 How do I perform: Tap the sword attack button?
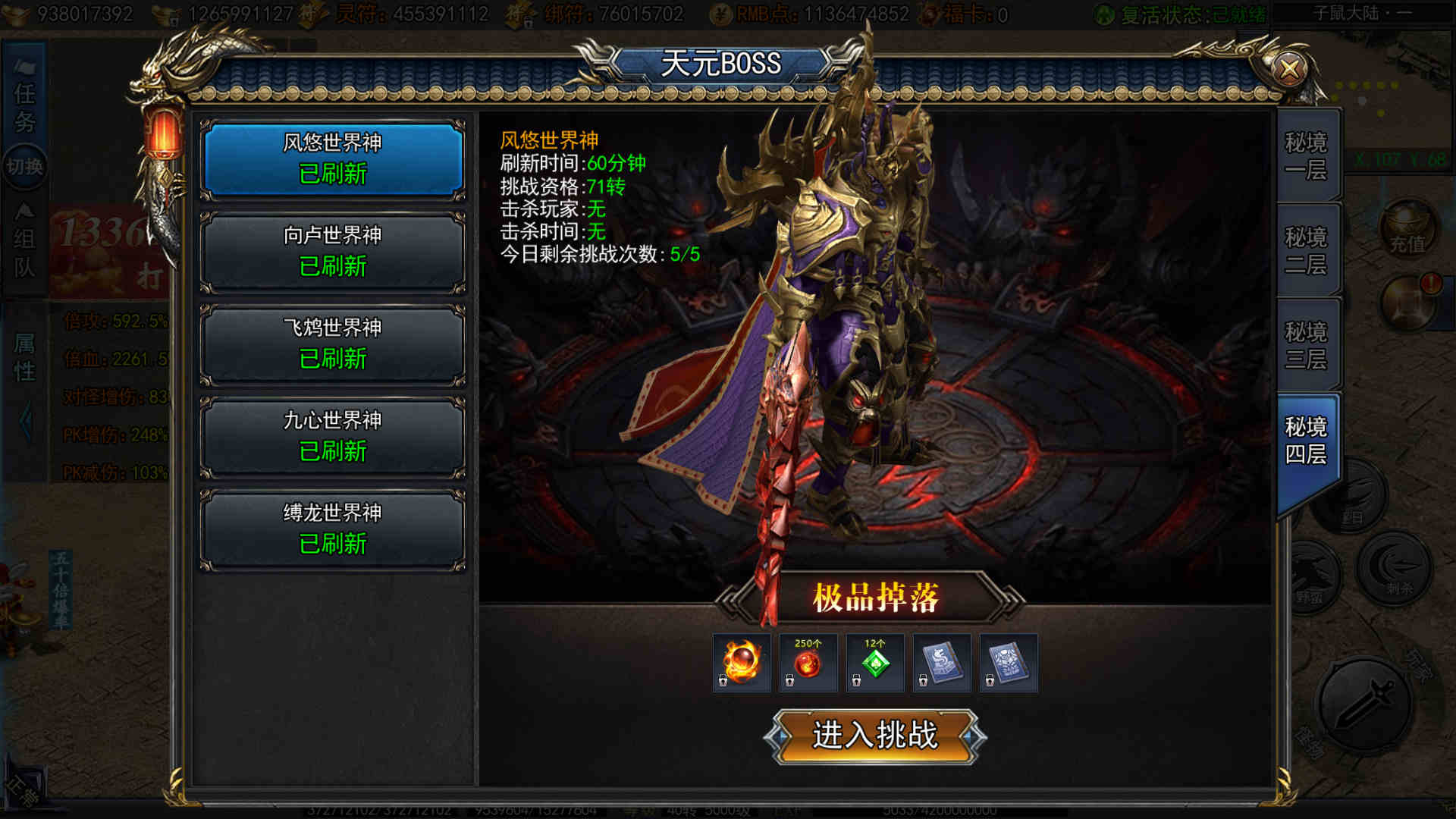point(1363,704)
